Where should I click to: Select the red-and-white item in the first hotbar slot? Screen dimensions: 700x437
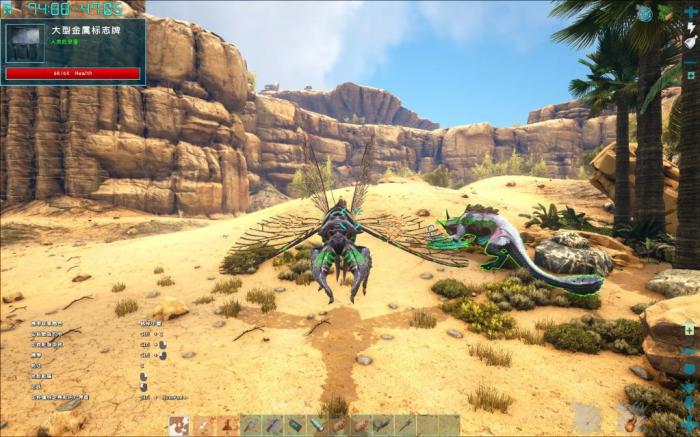(x=179, y=426)
